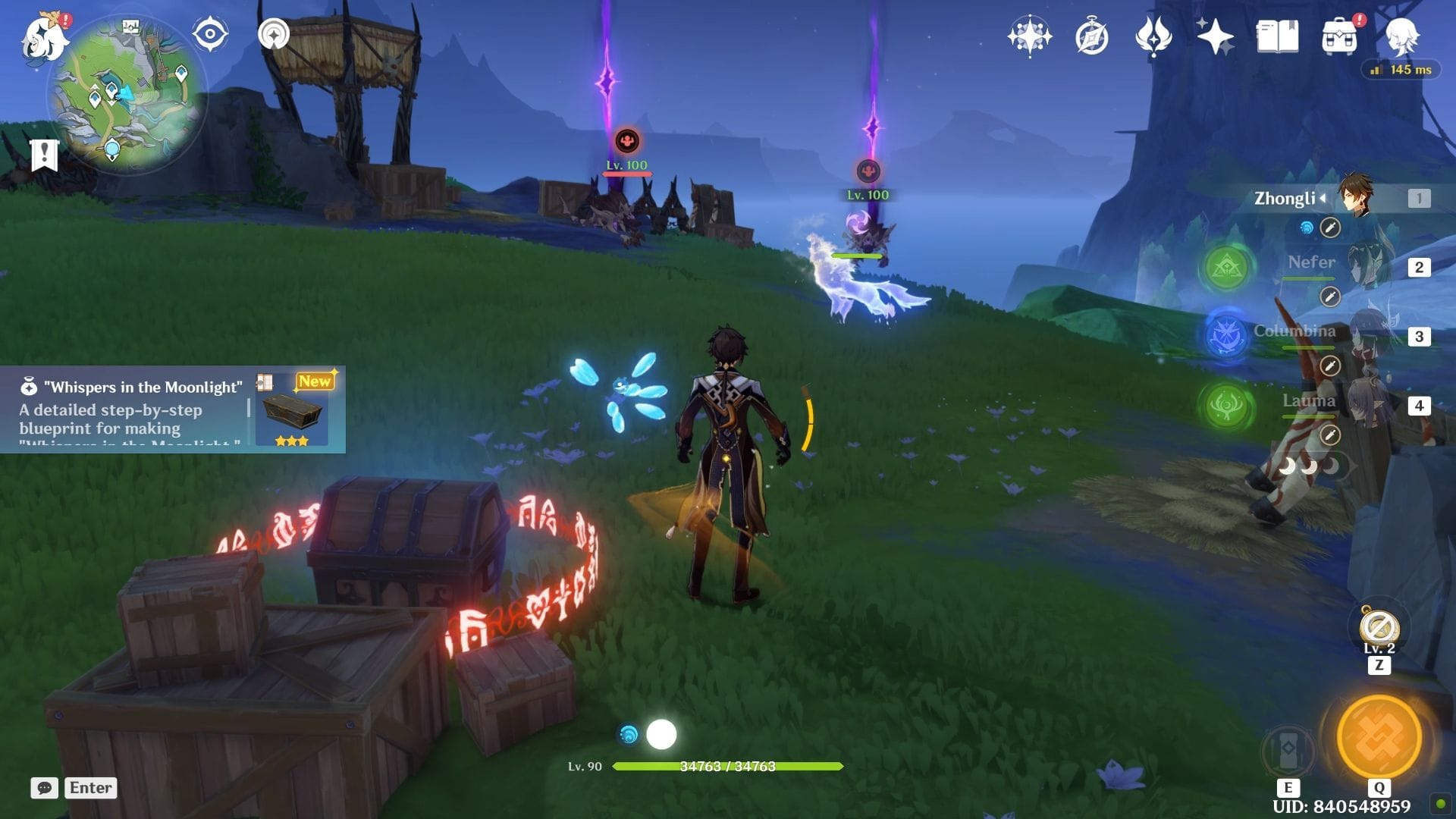Open the adventurer handbook compass icon

pyautogui.click(x=1092, y=36)
